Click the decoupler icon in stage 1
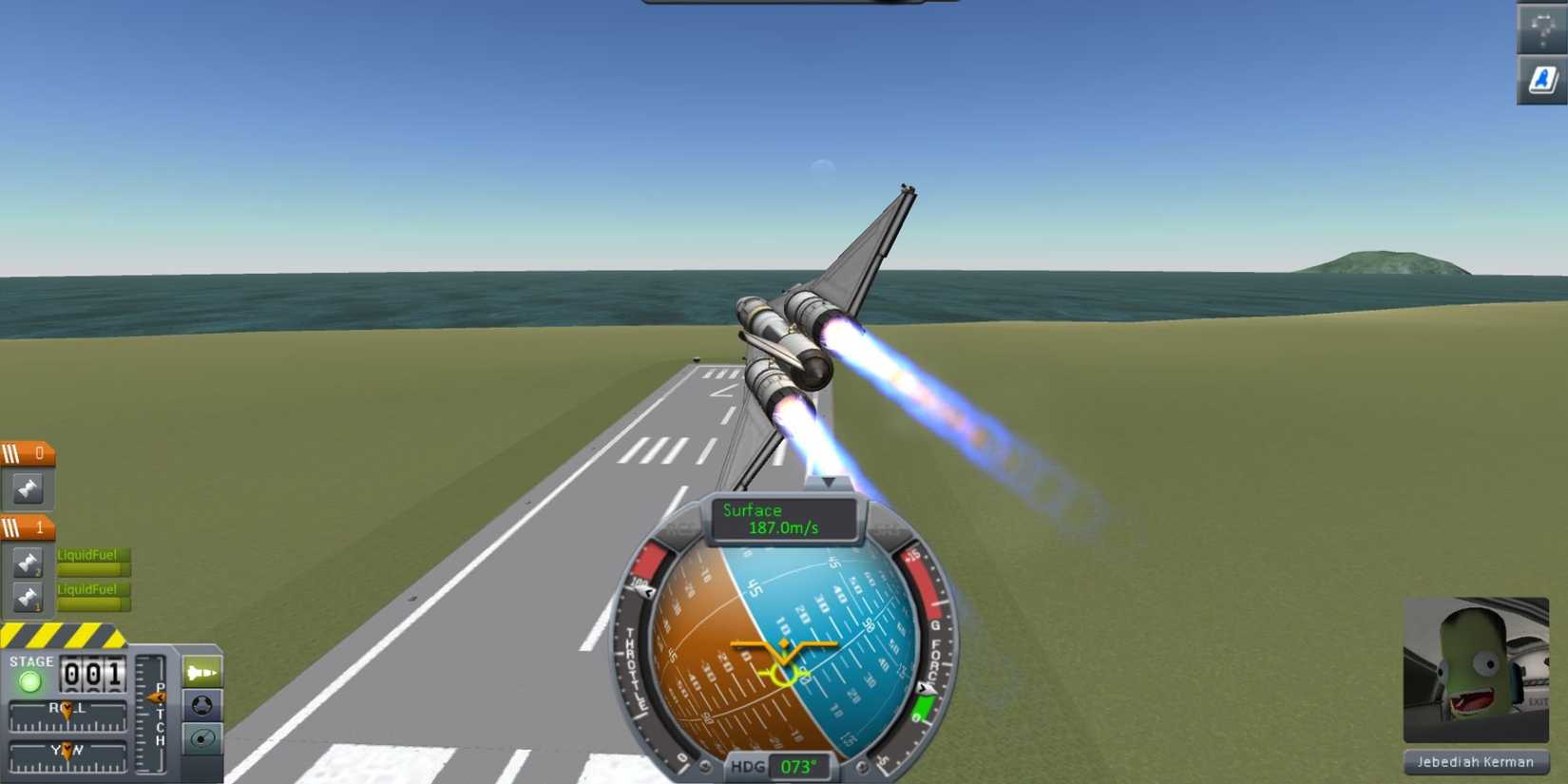Image resolution: width=1568 pixels, height=784 pixels. tap(26, 562)
